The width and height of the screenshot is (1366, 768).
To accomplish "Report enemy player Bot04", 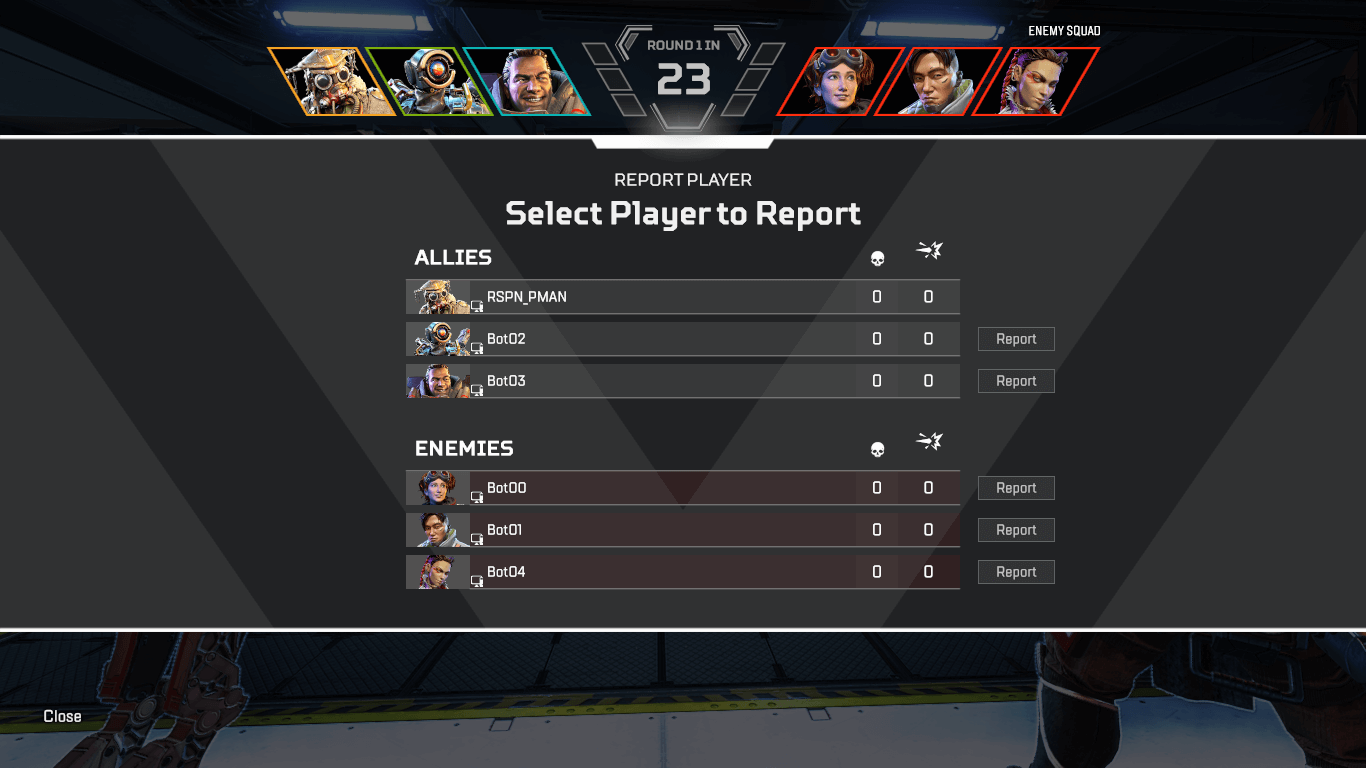I will [x=1016, y=572].
